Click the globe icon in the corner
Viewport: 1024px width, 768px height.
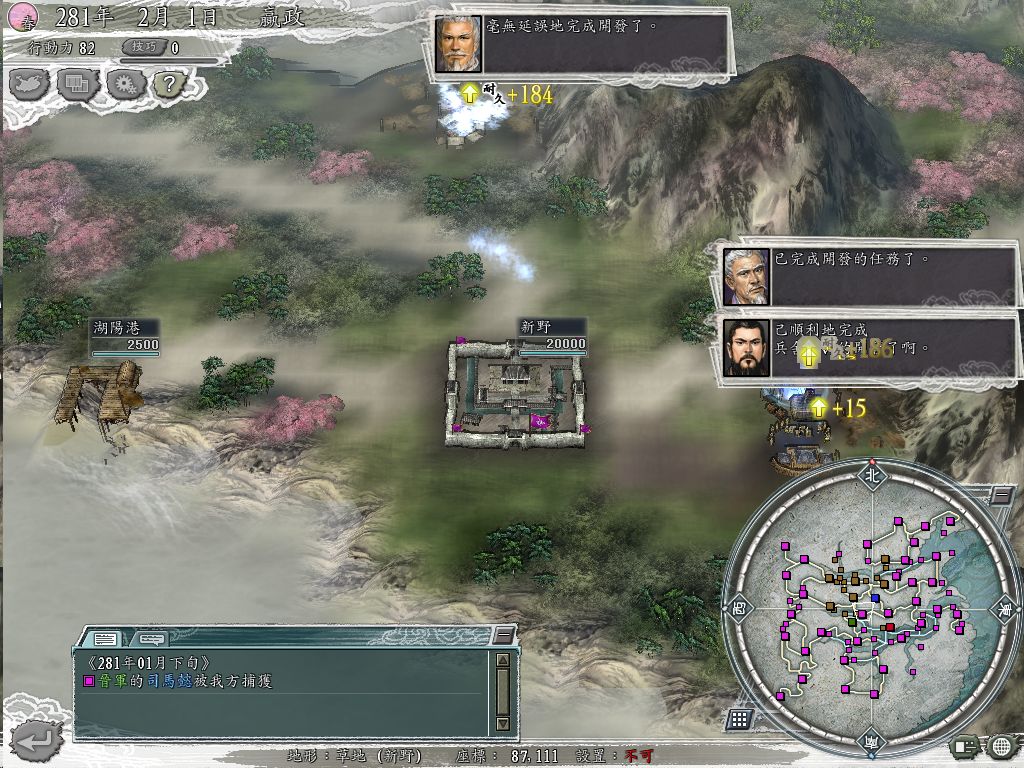(x=1002, y=746)
